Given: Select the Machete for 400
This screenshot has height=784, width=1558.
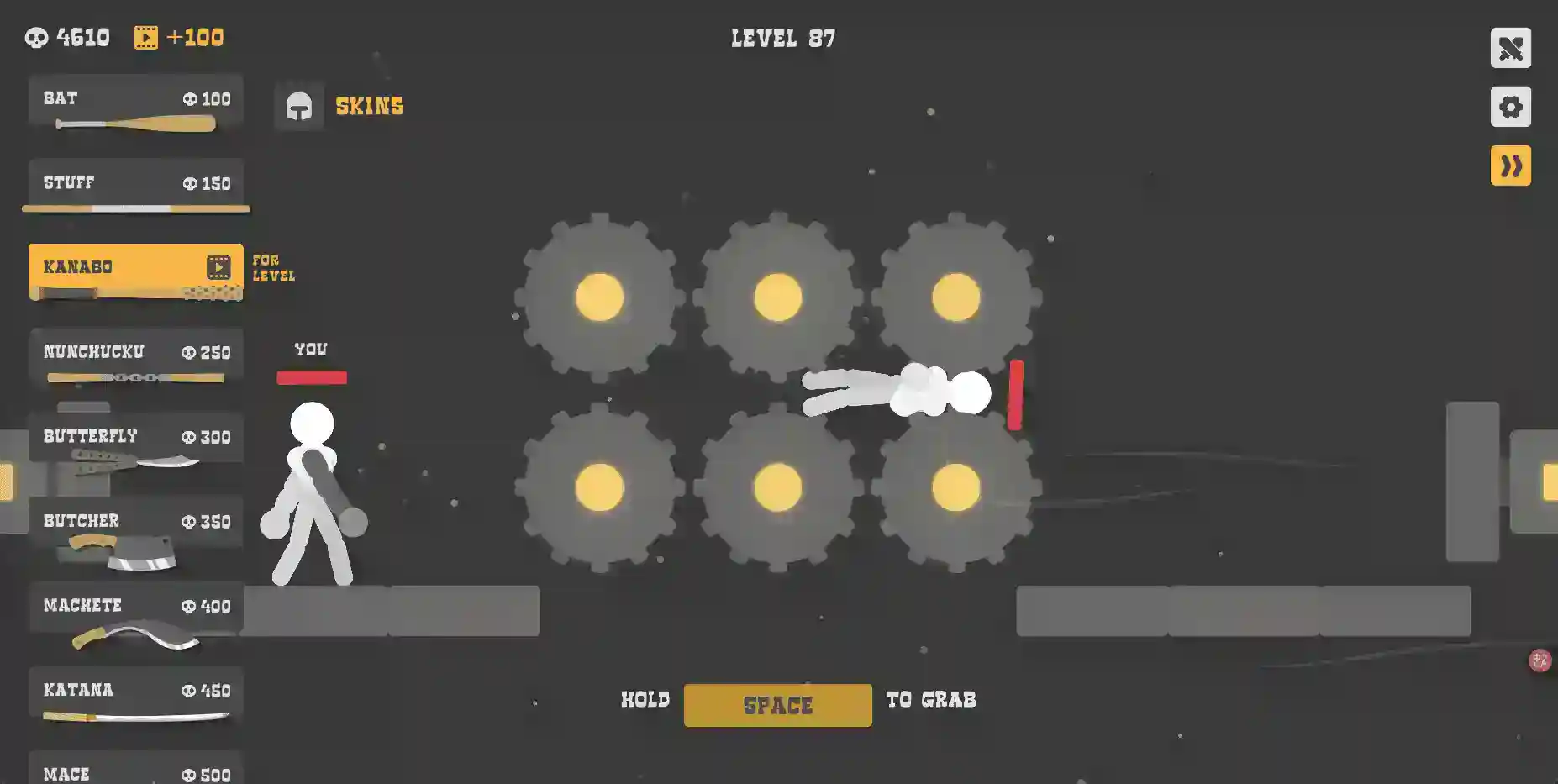Looking at the screenshot, I should click(x=135, y=610).
